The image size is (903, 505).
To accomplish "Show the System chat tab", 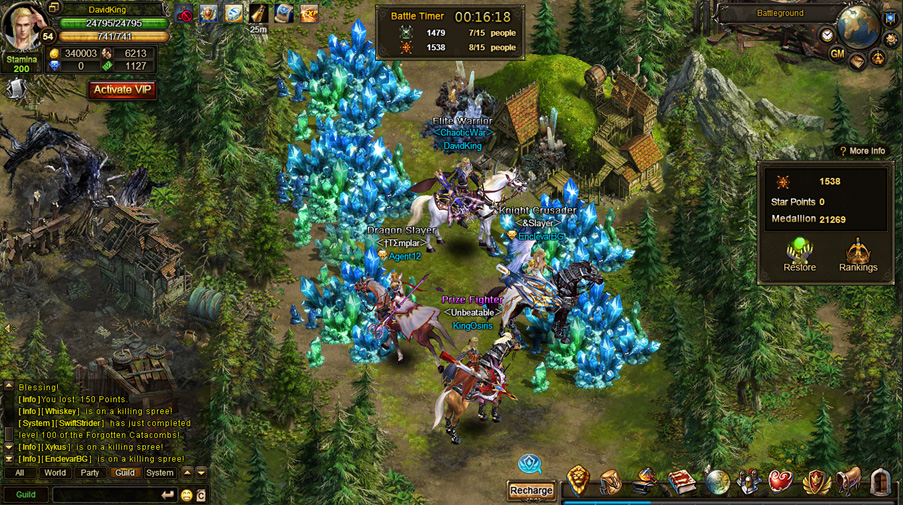I will (x=160, y=473).
